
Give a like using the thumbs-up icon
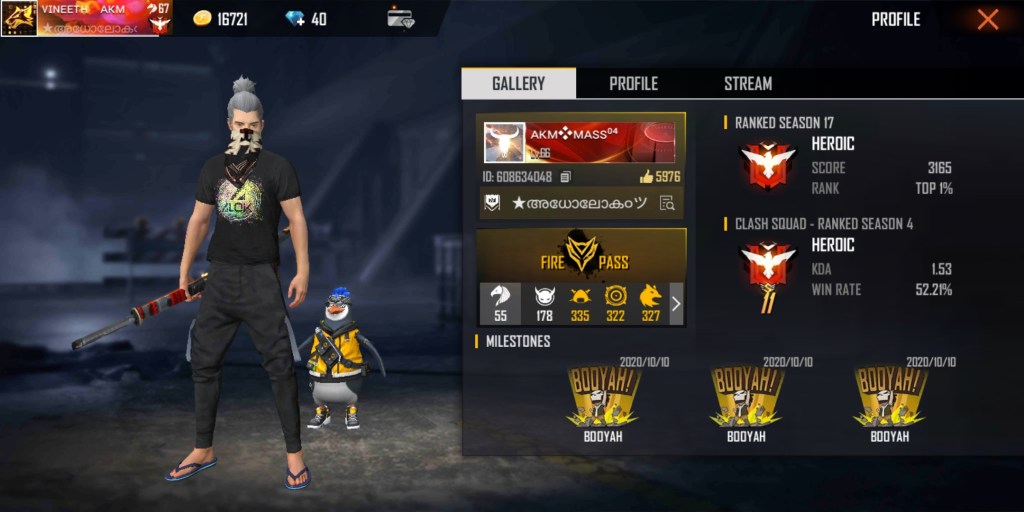(646, 177)
